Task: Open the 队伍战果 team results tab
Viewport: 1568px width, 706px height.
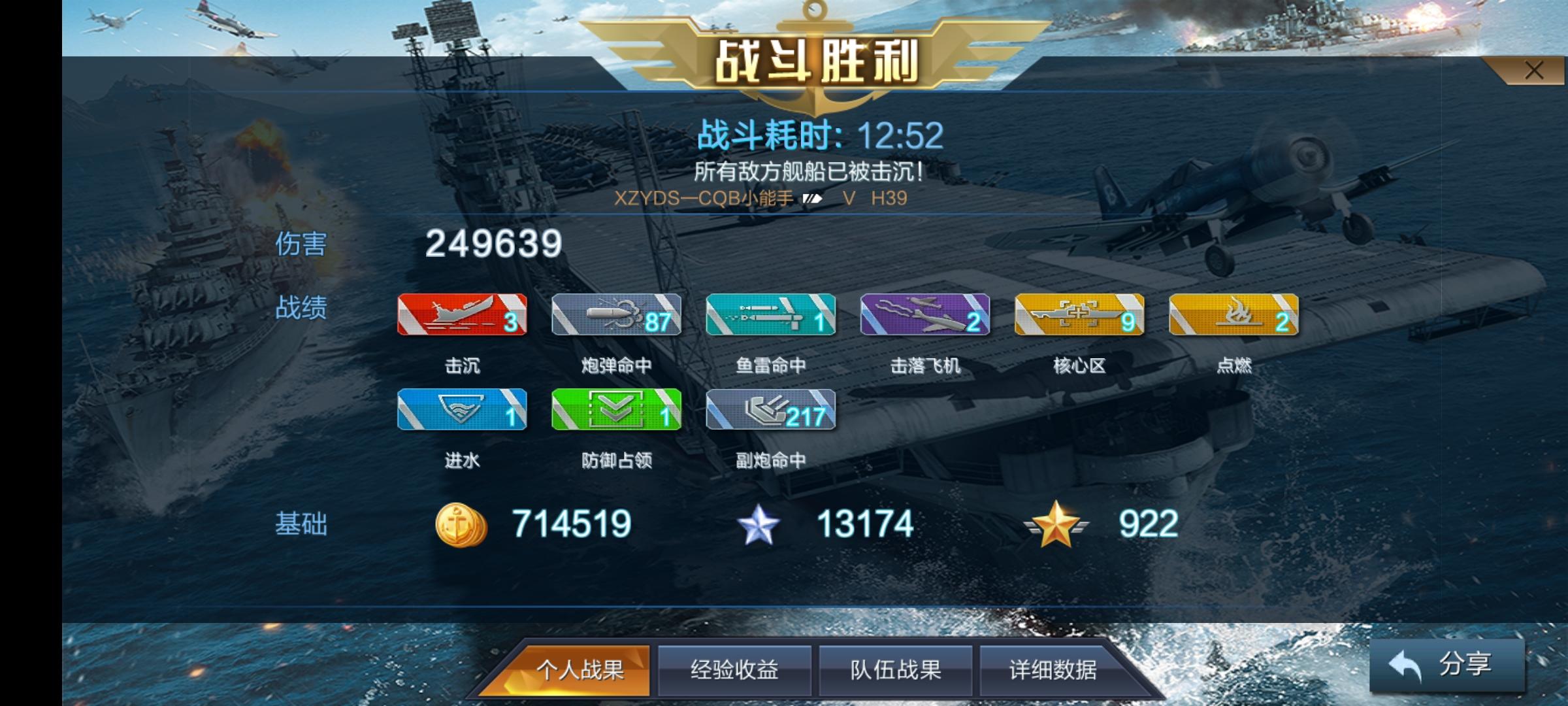Action: click(x=892, y=669)
